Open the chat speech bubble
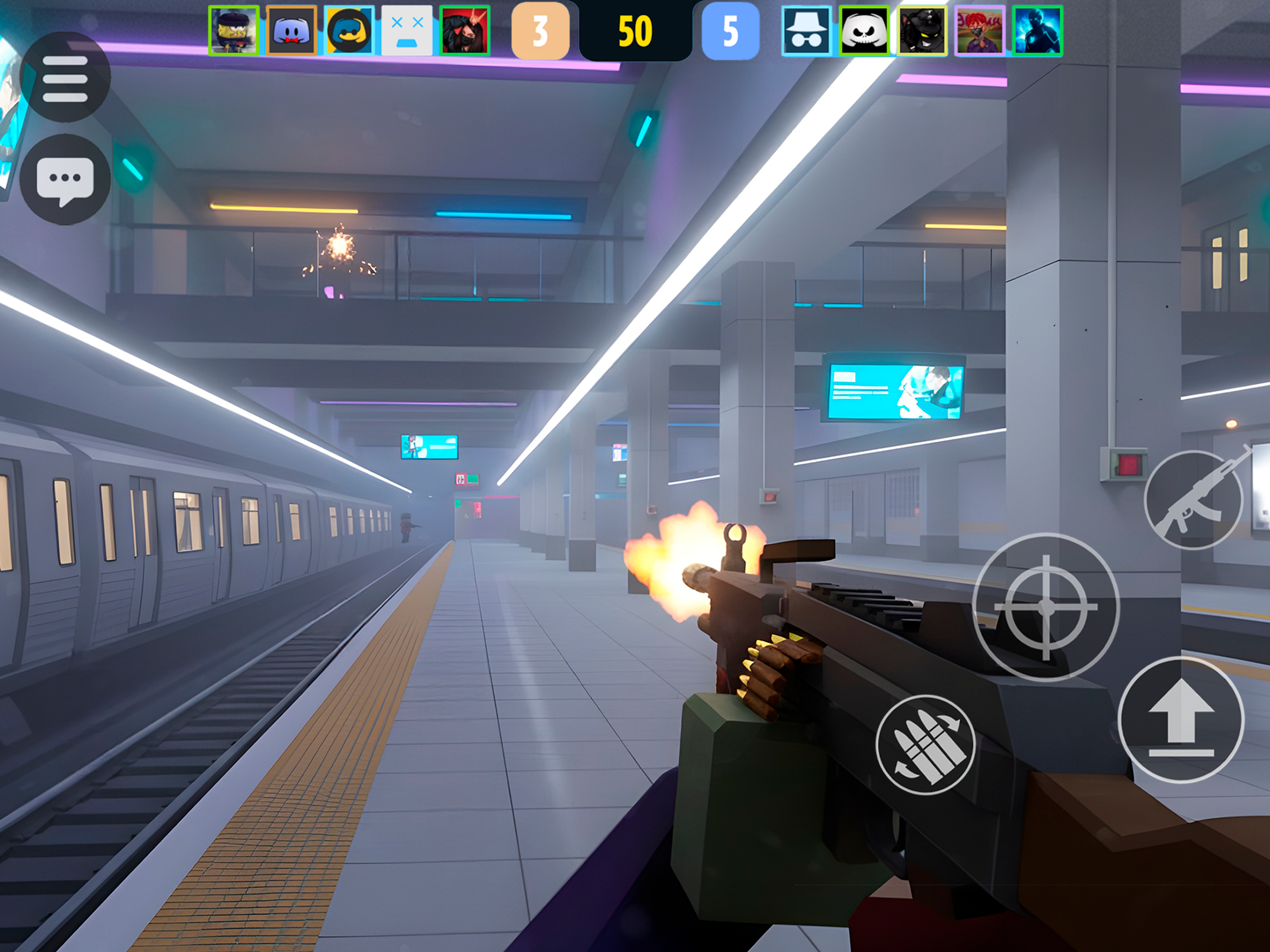The image size is (1270, 952). click(x=65, y=179)
